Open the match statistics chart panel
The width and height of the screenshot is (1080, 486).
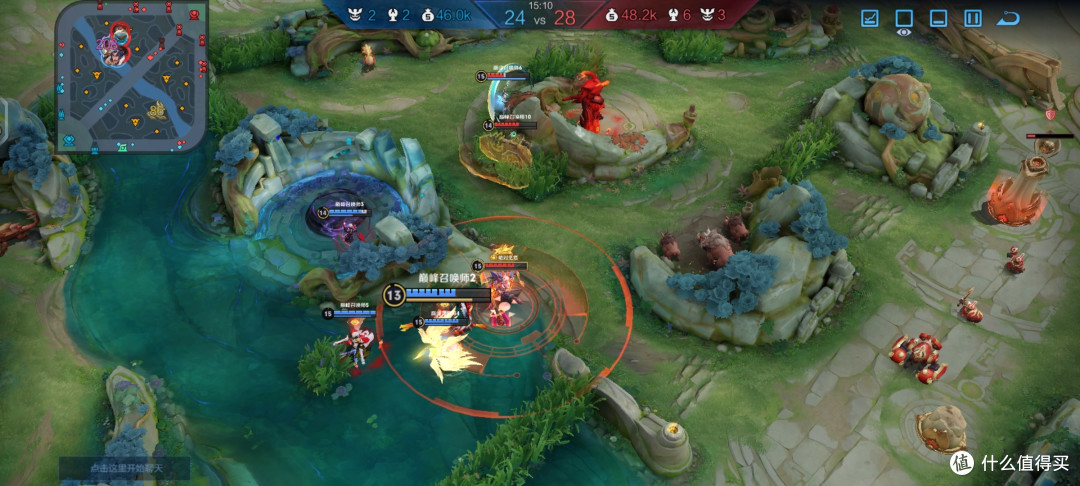click(x=870, y=18)
